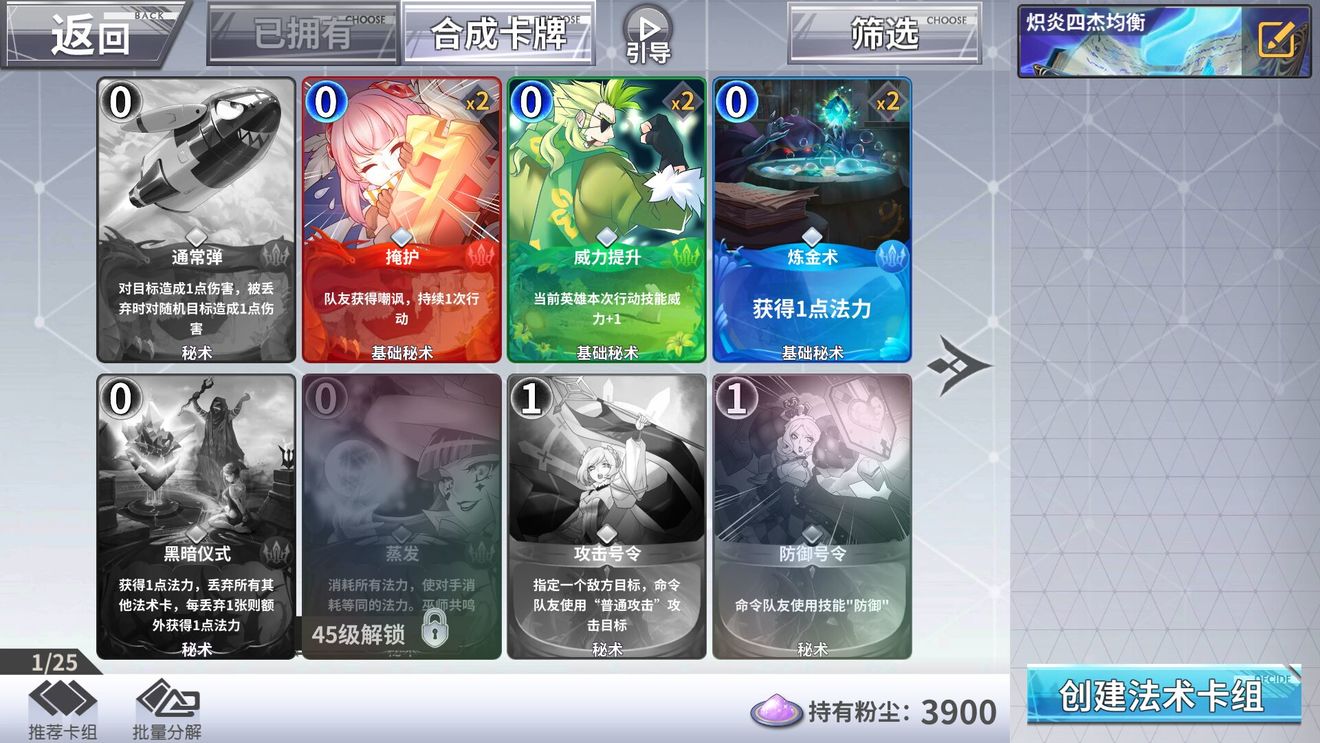
Task: Stay on the 合成卡牌 synthesis tab
Action: [x=498, y=31]
